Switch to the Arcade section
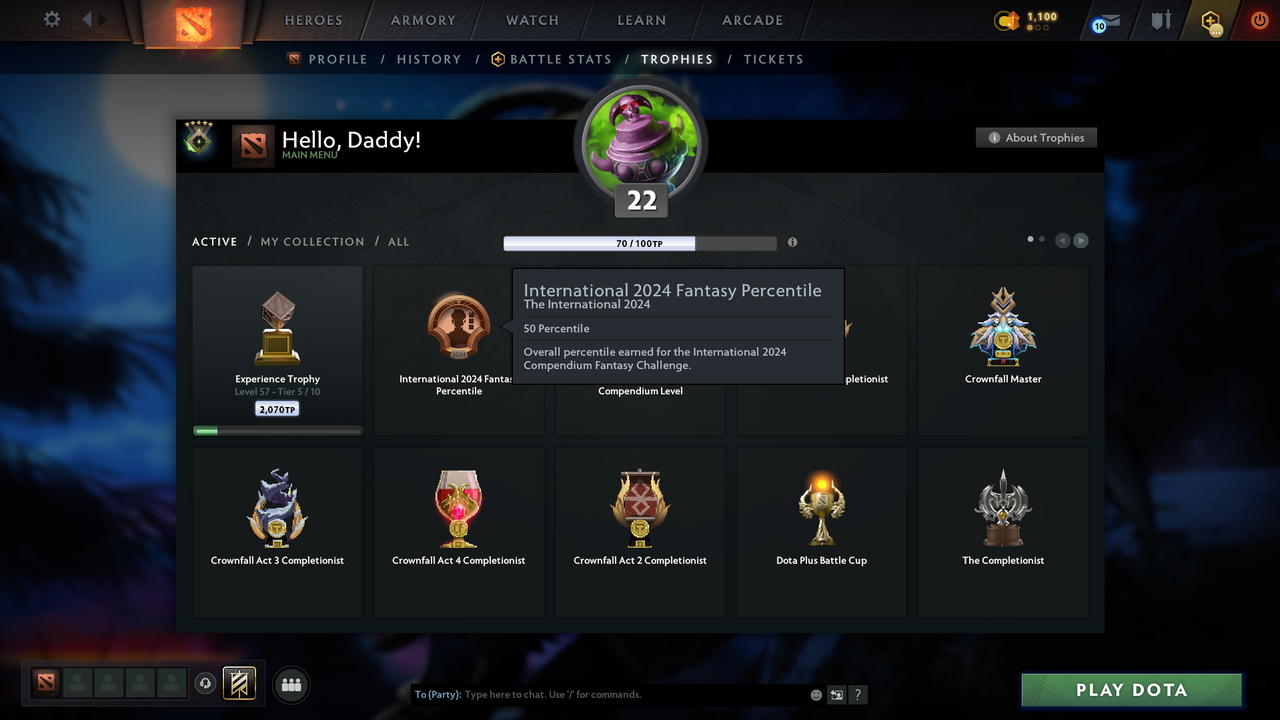The image size is (1280, 720). coord(752,20)
